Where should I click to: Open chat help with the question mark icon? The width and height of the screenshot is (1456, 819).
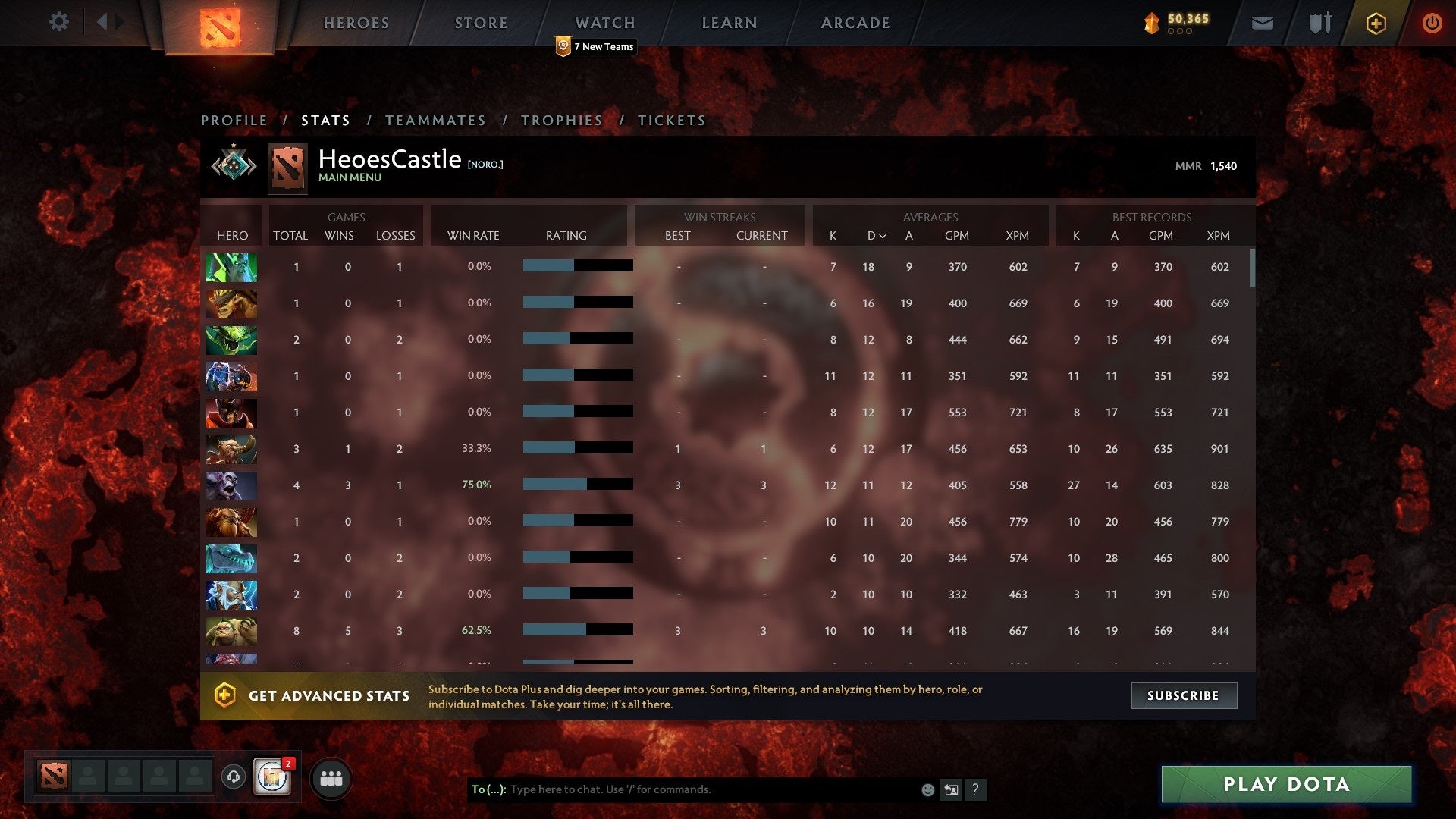point(976,789)
